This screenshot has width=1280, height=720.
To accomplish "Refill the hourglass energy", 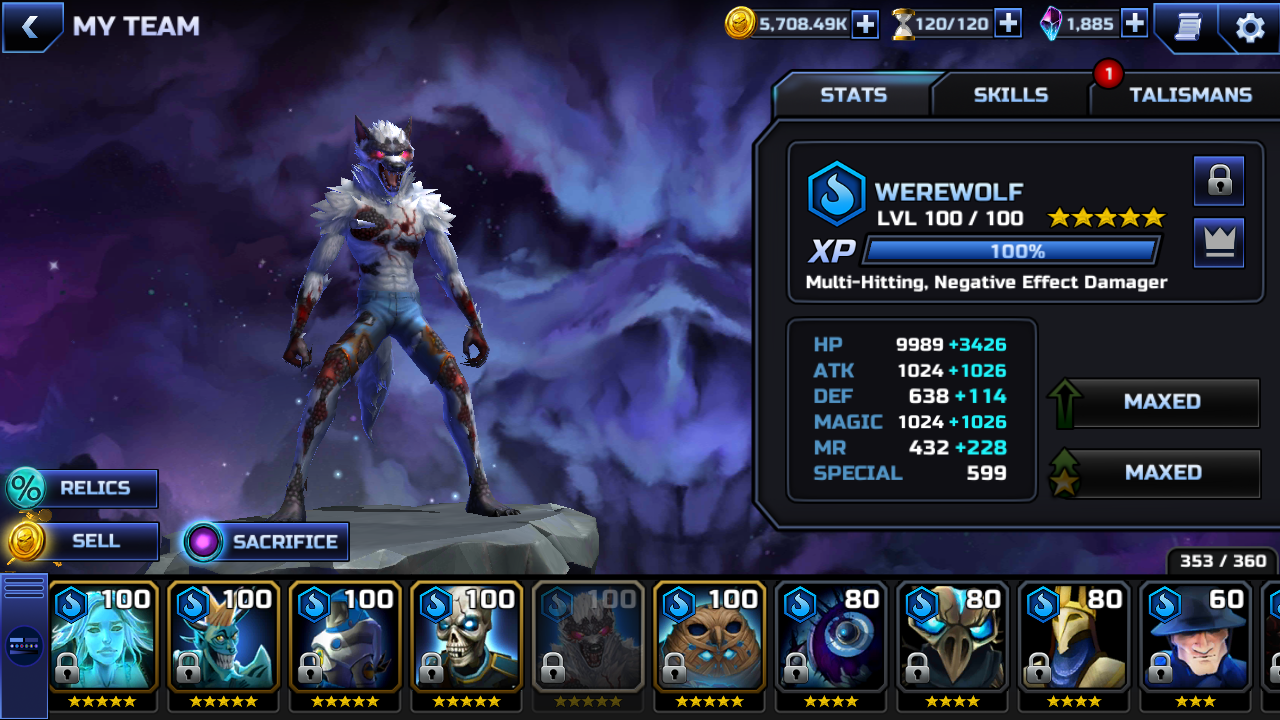I will tap(1008, 24).
